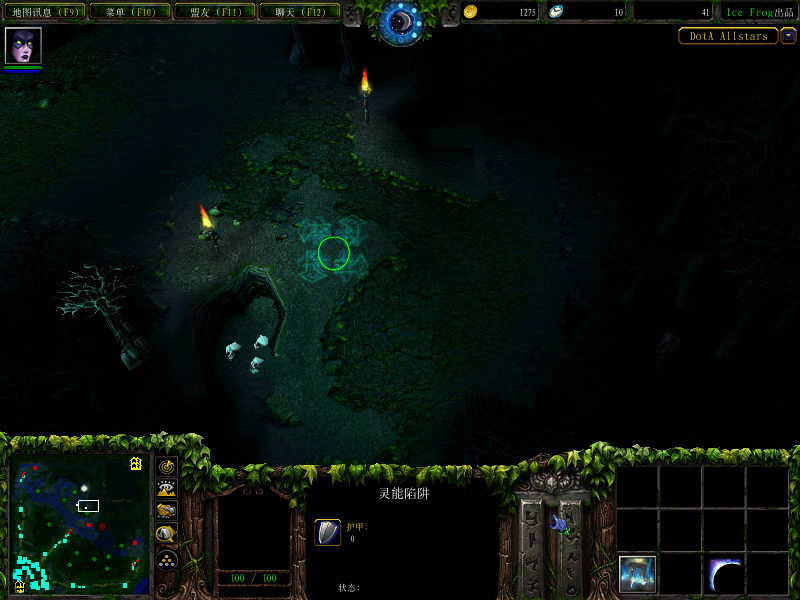Click the formation movement toggle button
The height and width of the screenshot is (600, 800).
[167, 558]
